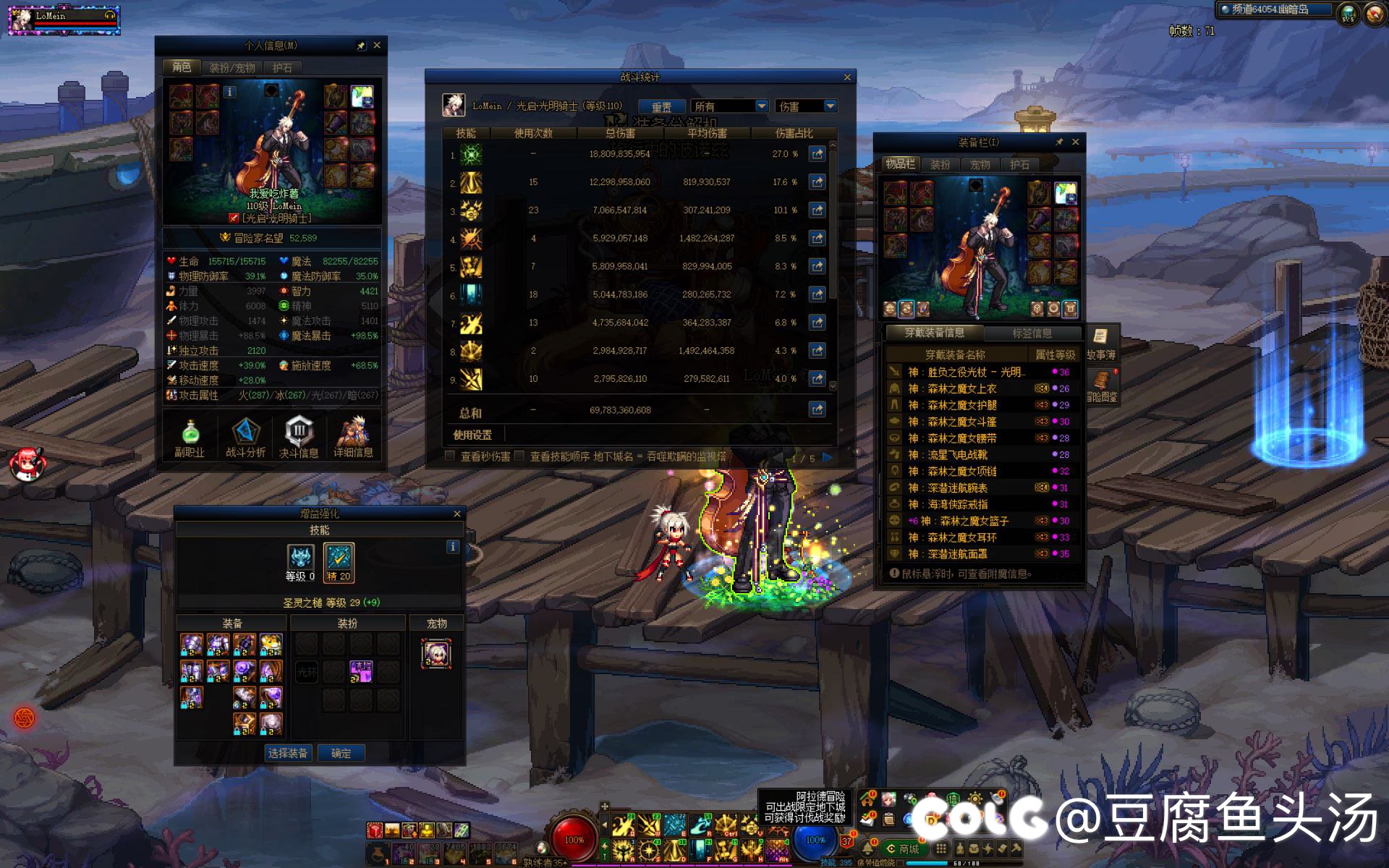This screenshot has width=1389, height=868.
Task: Toggle the 查看秒伤害 checkbox
Action: [x=450, y=456]
